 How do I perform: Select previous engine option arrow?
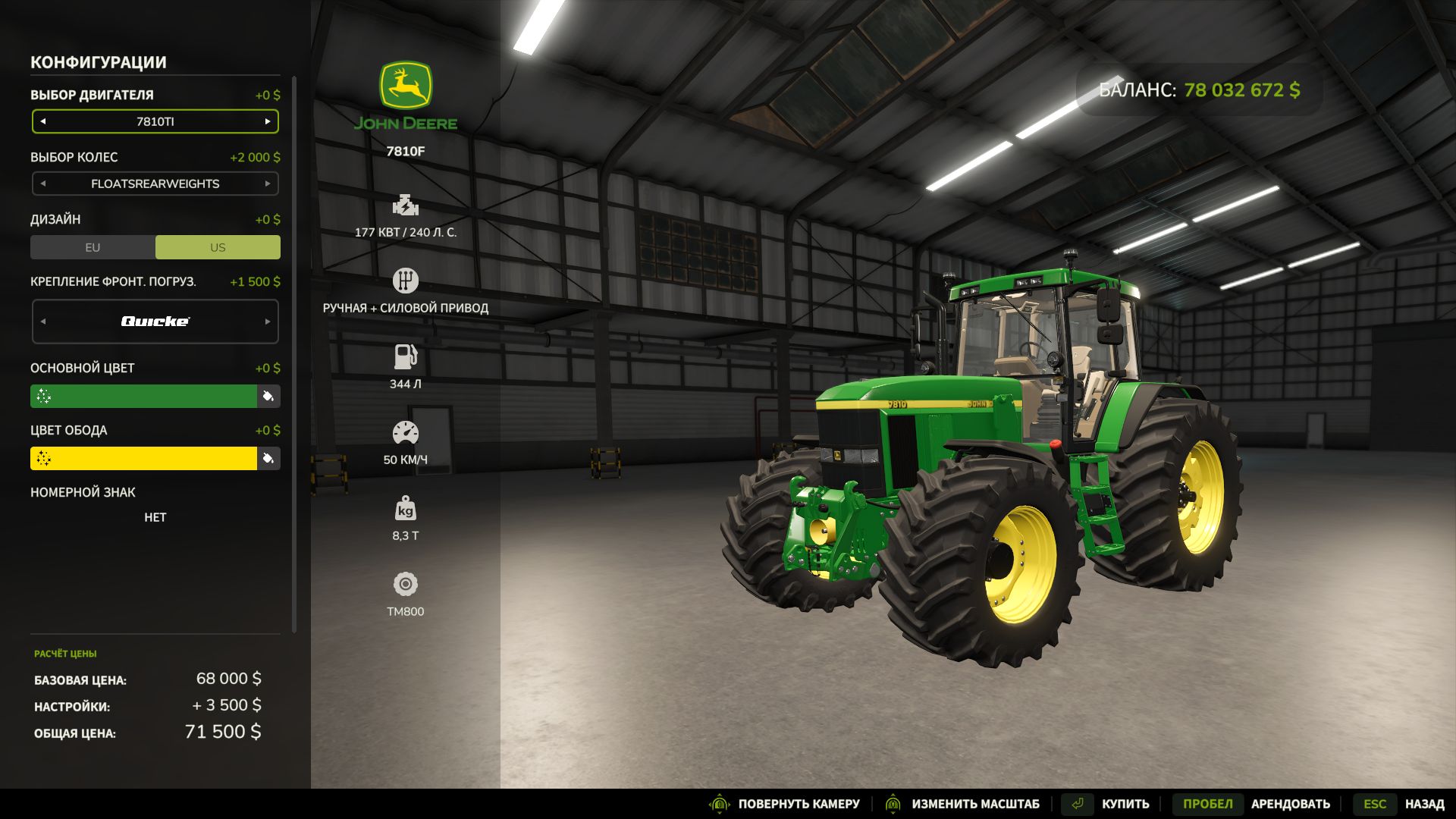click(43, 121)
